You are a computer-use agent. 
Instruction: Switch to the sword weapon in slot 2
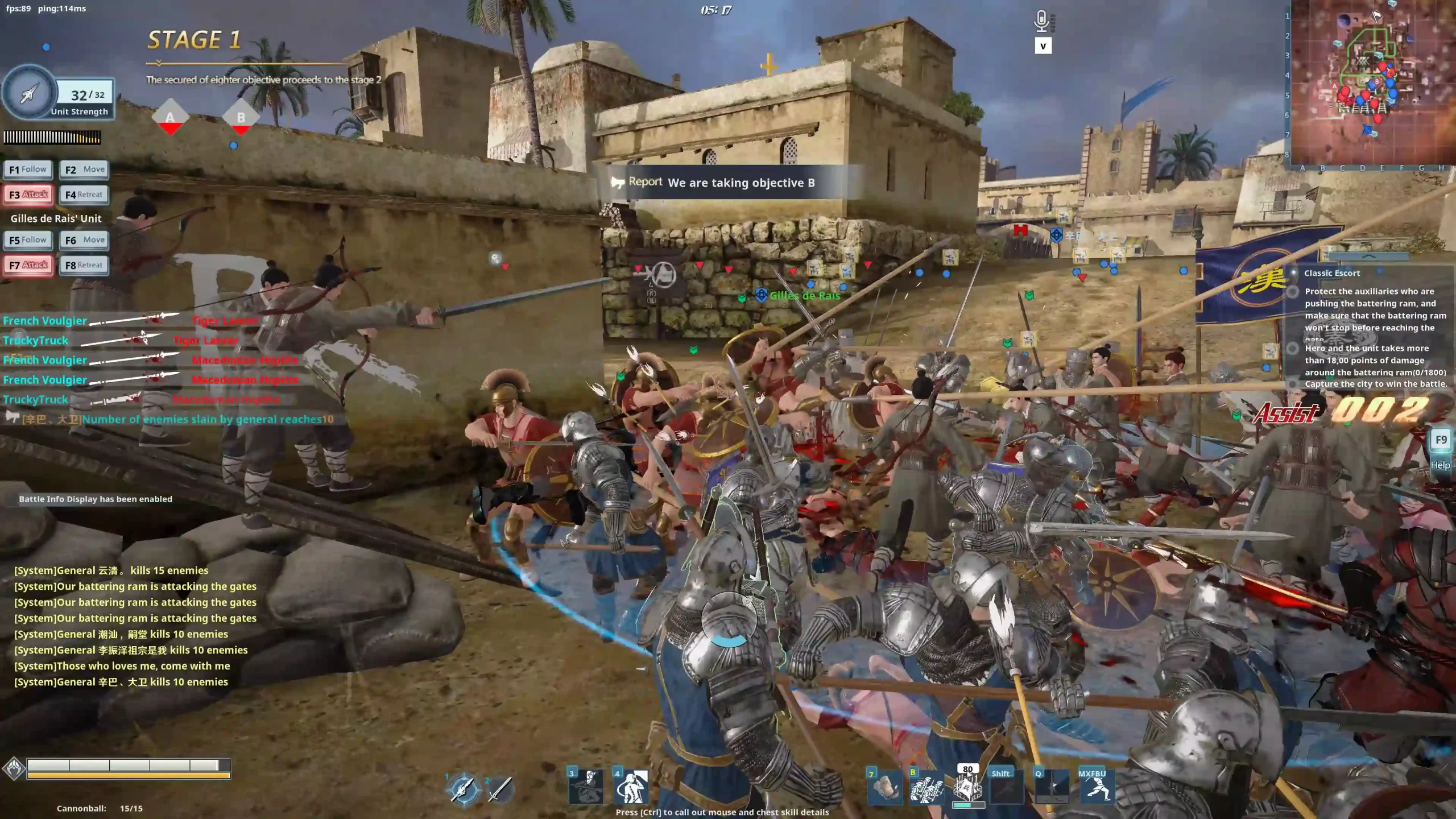(x=500, y=789)
